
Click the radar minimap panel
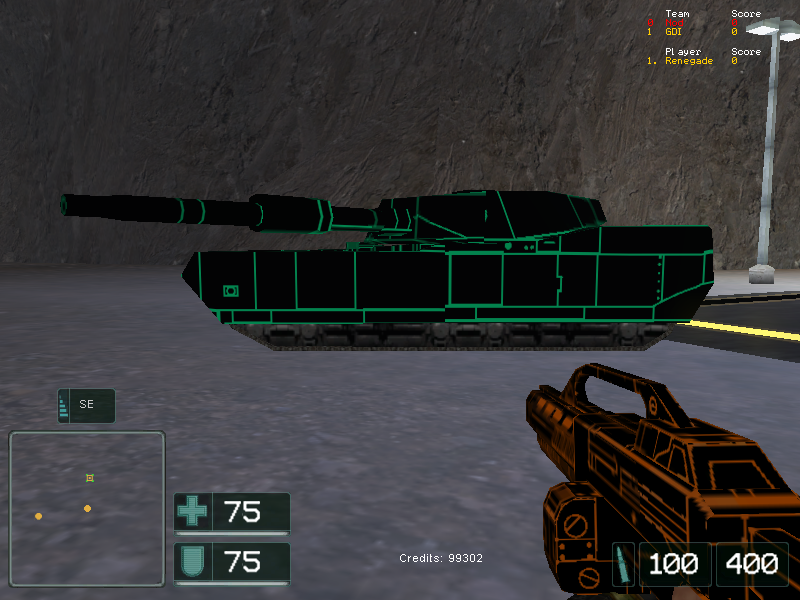coord(87,508)
